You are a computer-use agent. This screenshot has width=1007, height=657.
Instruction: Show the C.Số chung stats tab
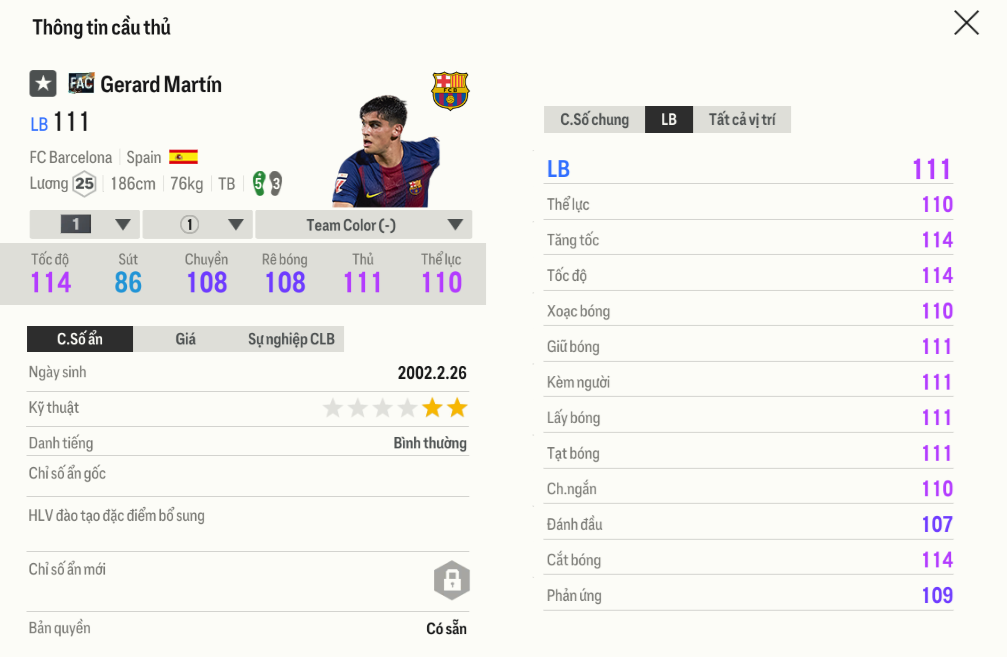click(594, 120)
